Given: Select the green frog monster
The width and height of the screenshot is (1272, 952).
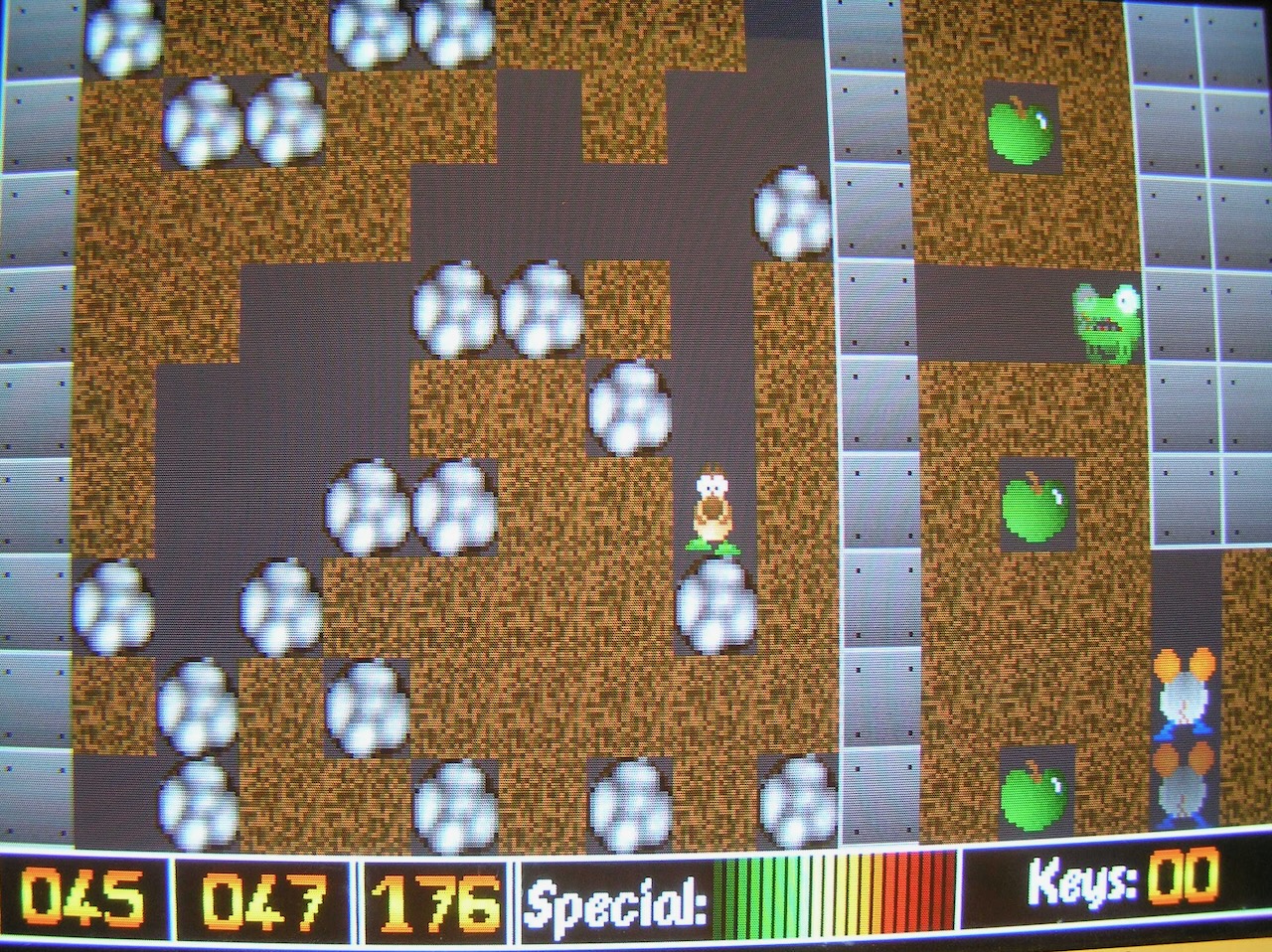Looking at the screenshot, I should [x=1106, y=323].
